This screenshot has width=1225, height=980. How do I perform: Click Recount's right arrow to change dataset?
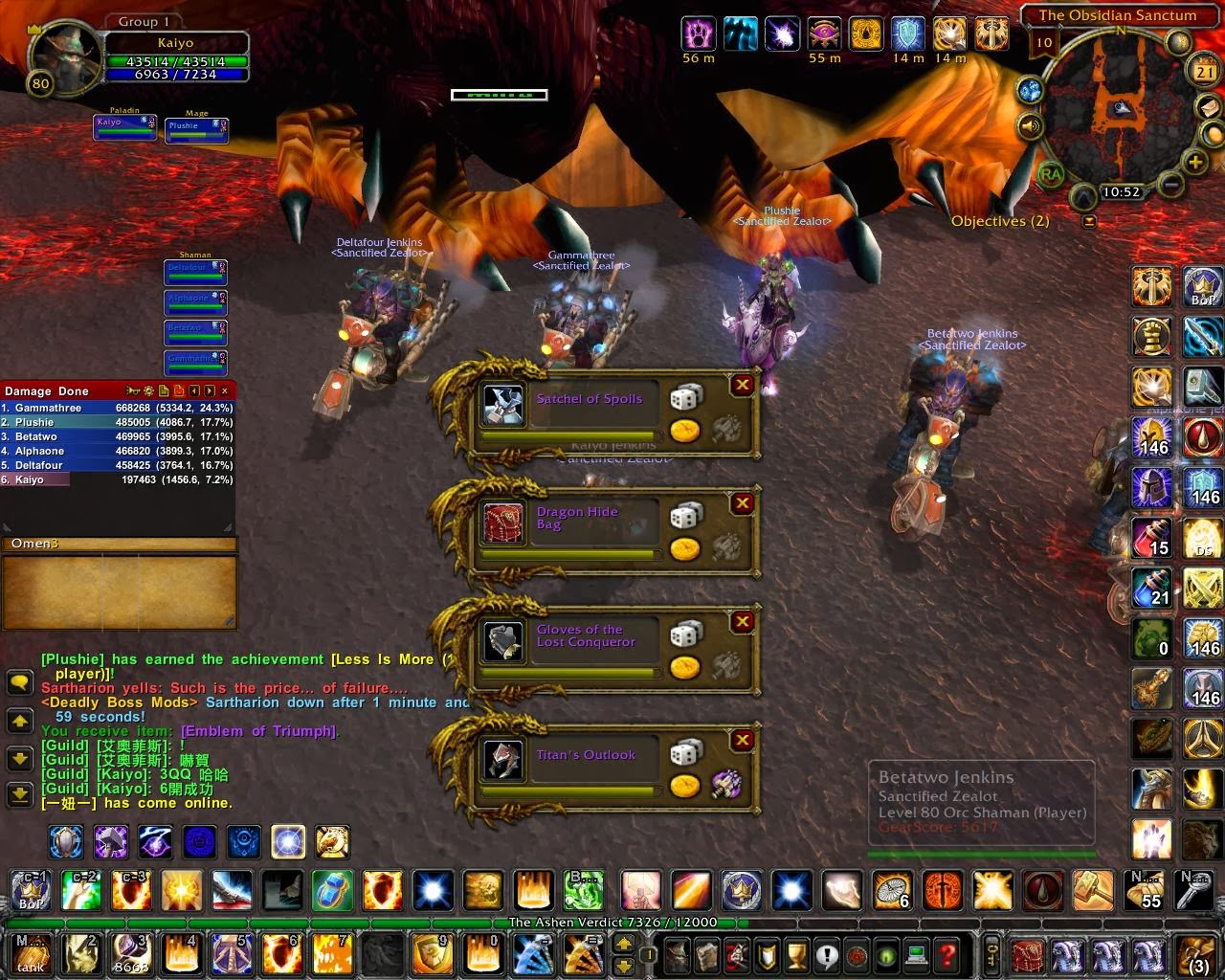click(209, 390)
